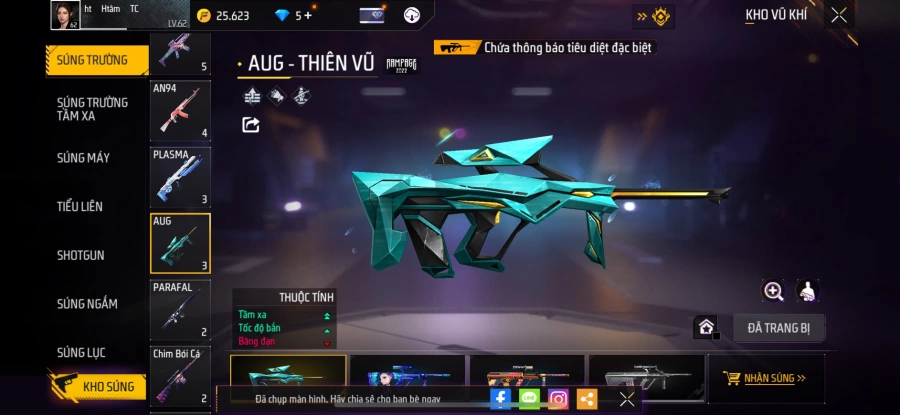Zoom in with the magnifier icon

[x=773, y=291]
